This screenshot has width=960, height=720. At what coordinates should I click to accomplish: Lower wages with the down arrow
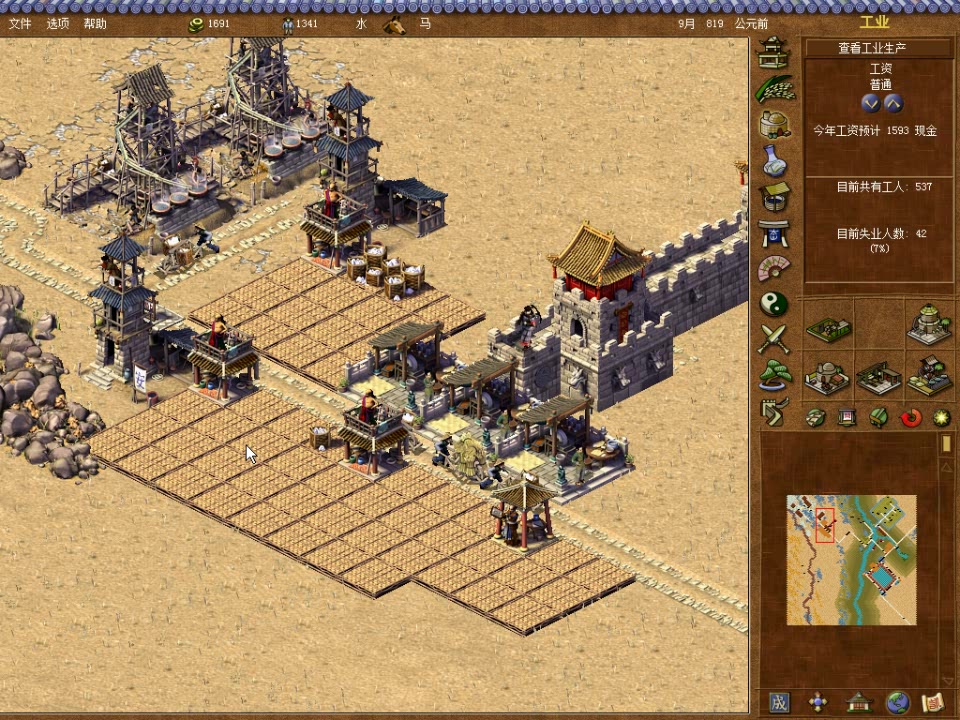click(870, 103)
